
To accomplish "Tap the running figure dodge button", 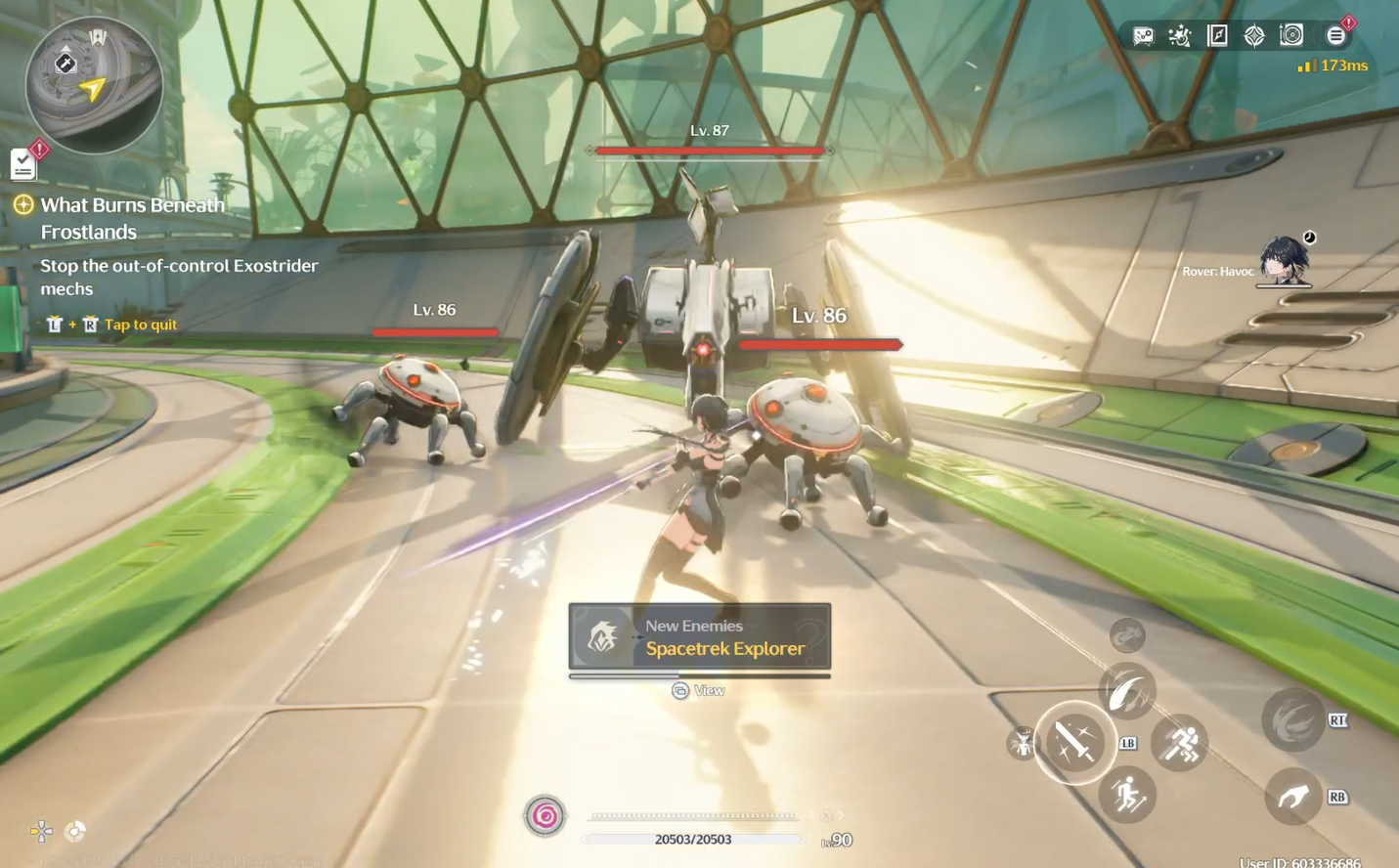I will [x=1180, y=744].
